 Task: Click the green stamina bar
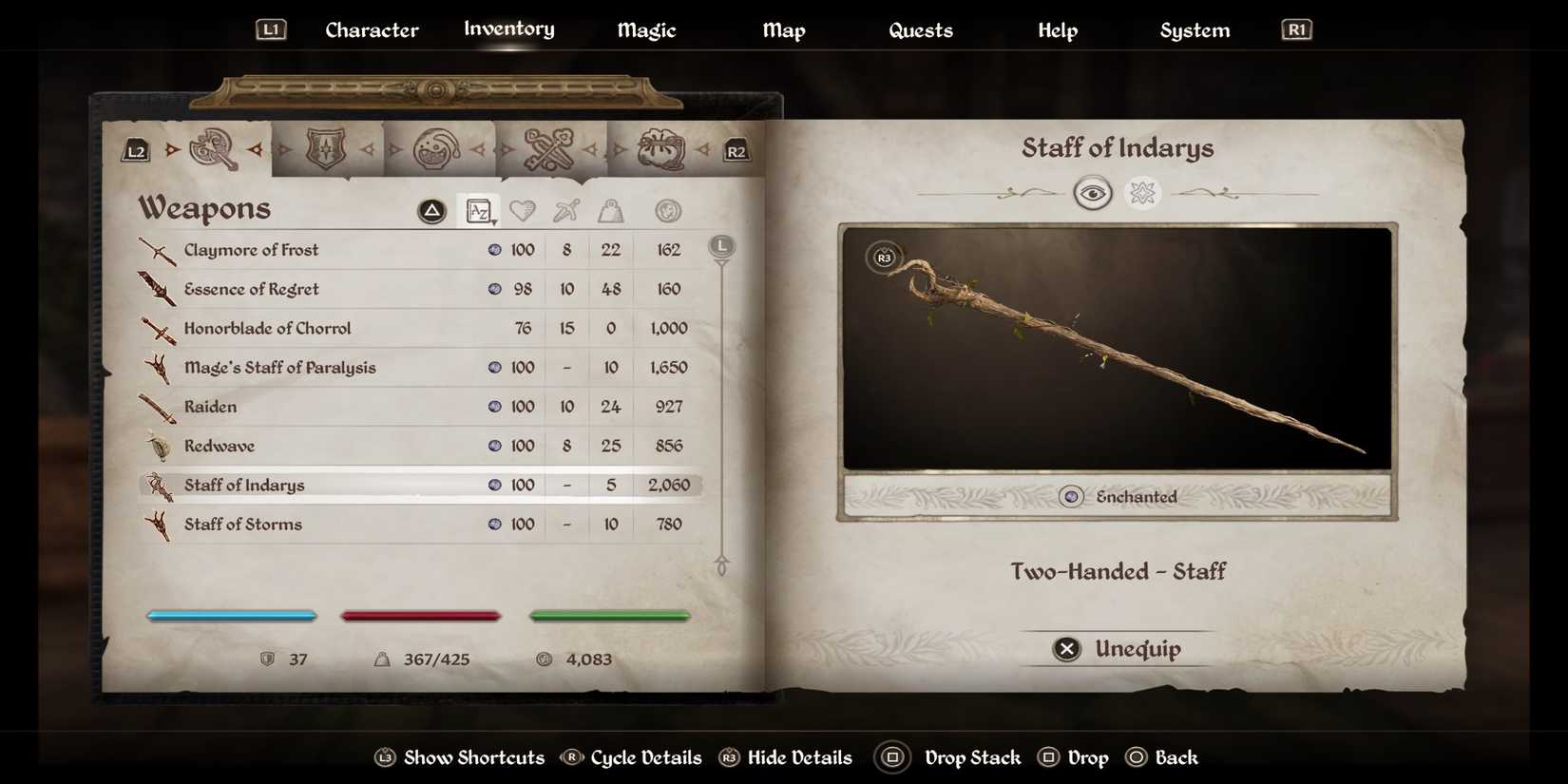pyautogui.click(x=609, y=615)
